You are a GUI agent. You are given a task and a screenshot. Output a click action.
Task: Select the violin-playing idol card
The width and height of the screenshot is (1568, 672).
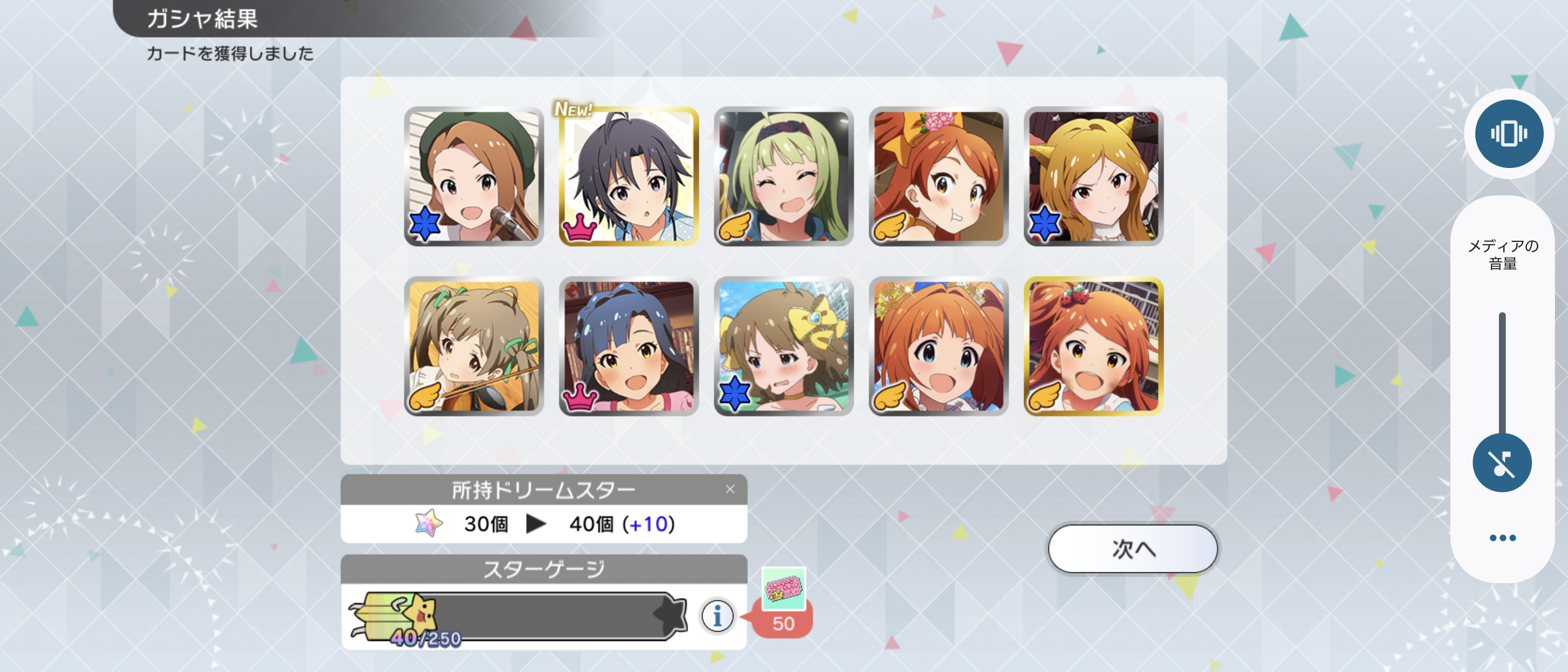click(x=474, y=347)
